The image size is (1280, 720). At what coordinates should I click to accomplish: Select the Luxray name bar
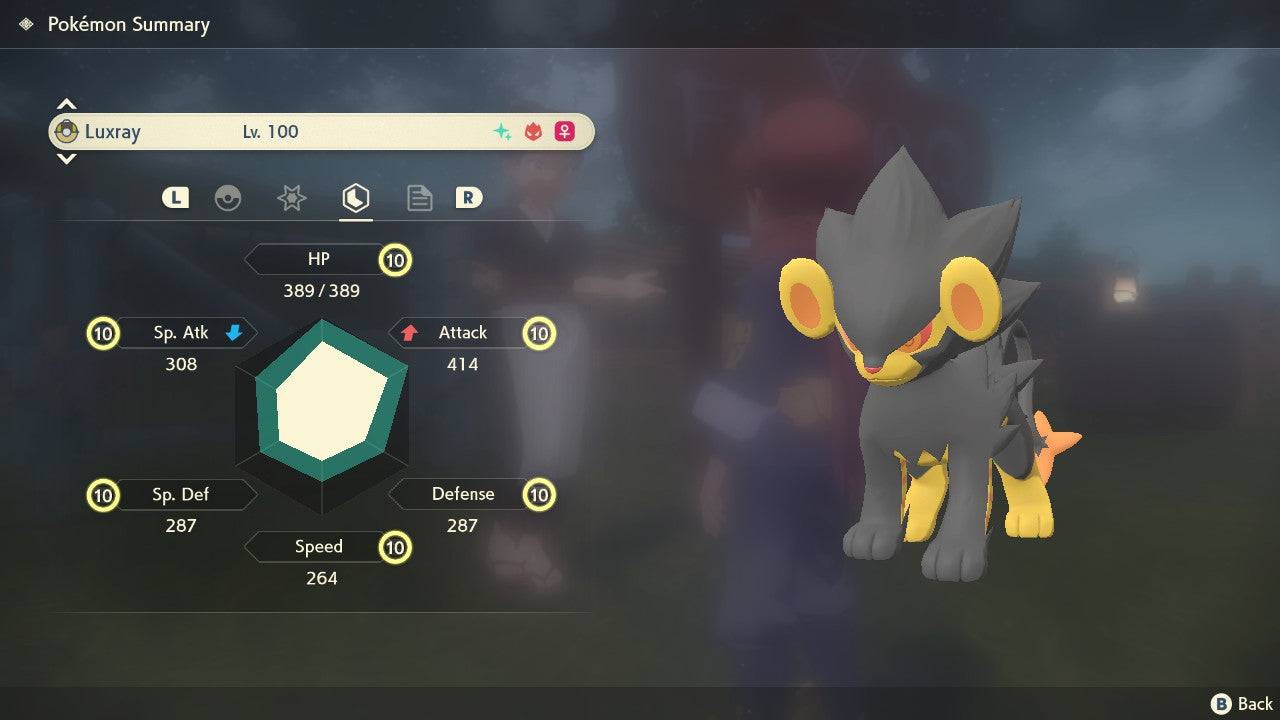pos(321,131)
